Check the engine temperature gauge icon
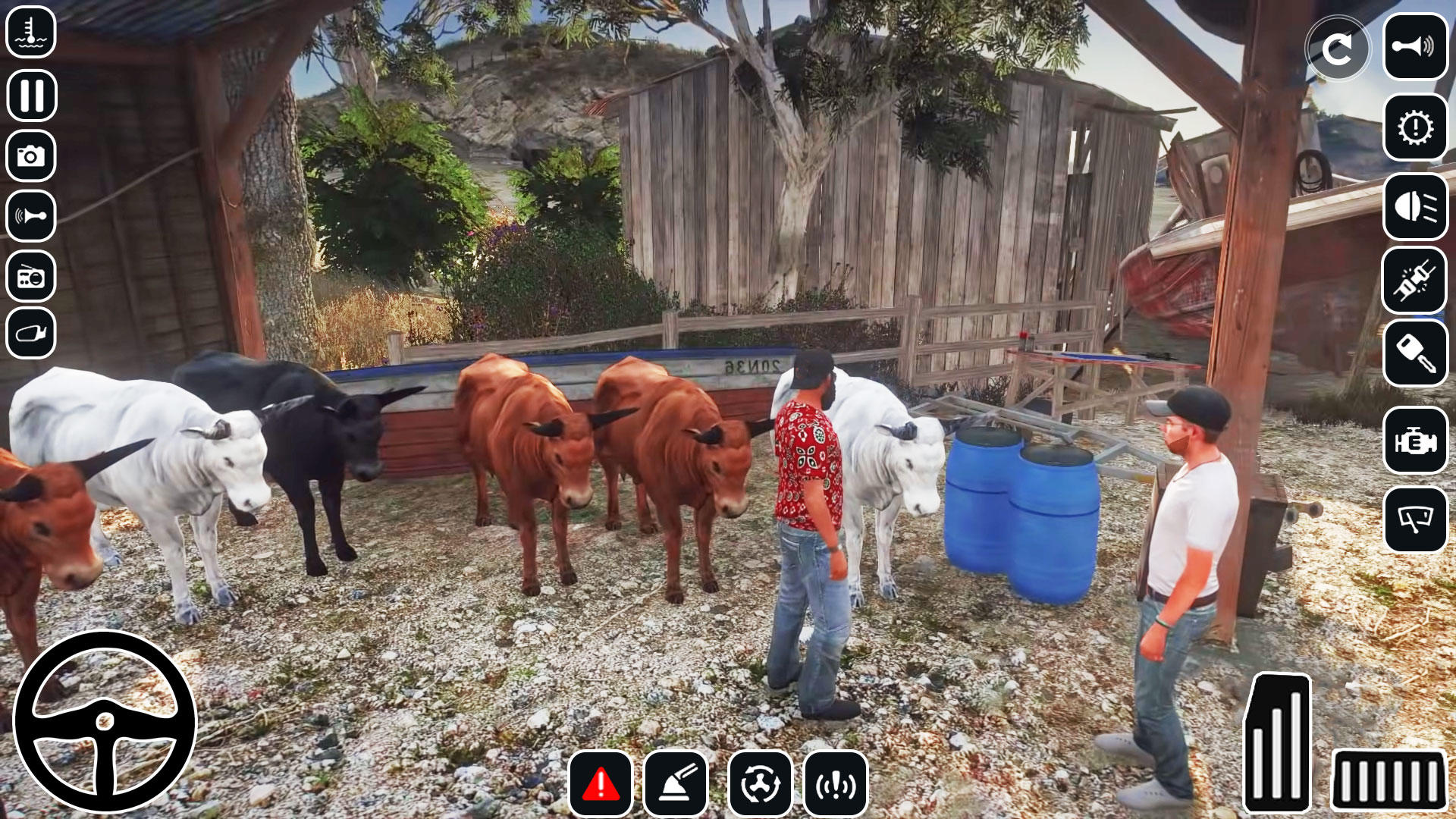Viewport: 1456px width, 819px height. [31, 32]
